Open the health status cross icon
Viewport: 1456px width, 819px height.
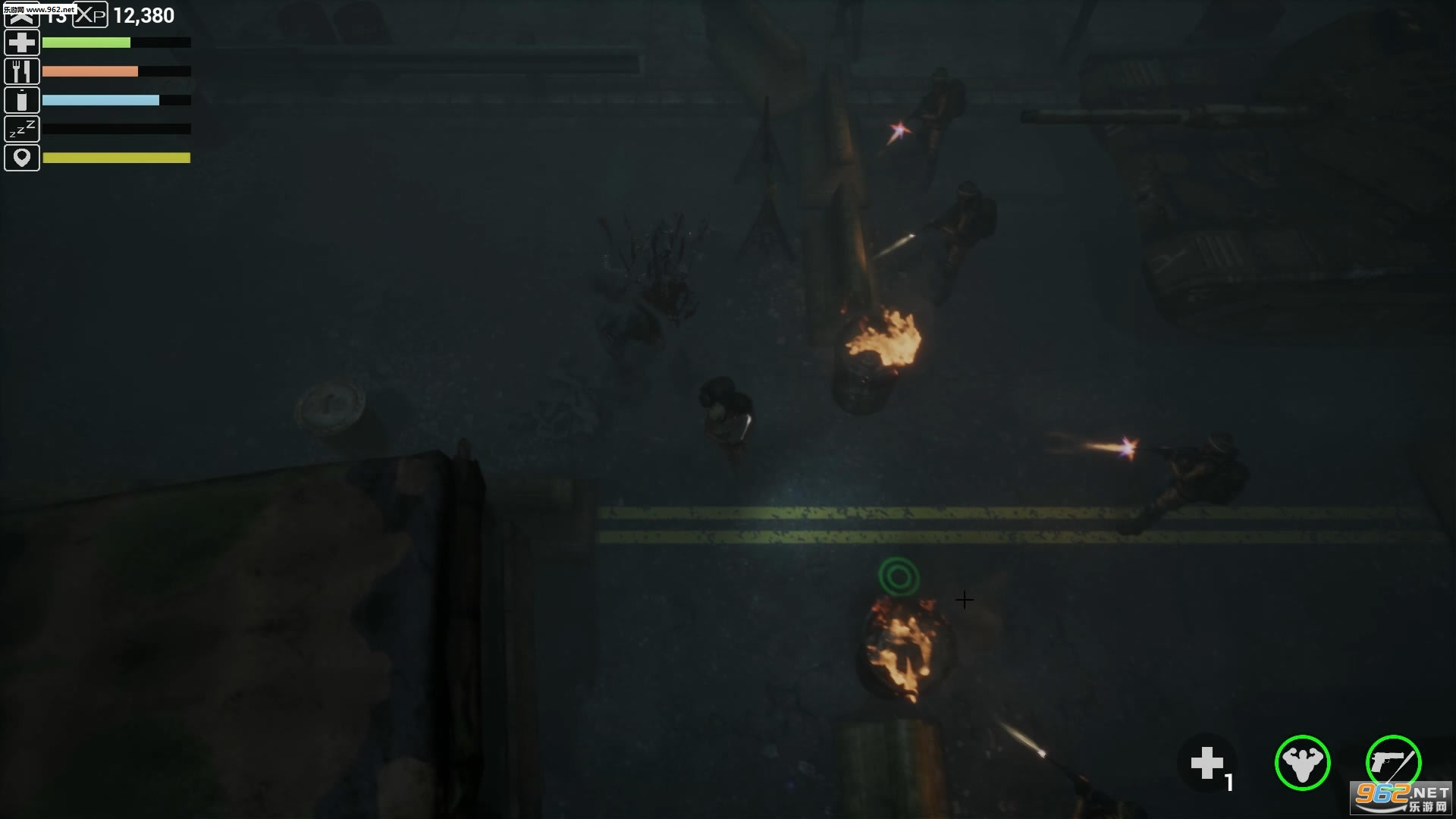(22, 42)
